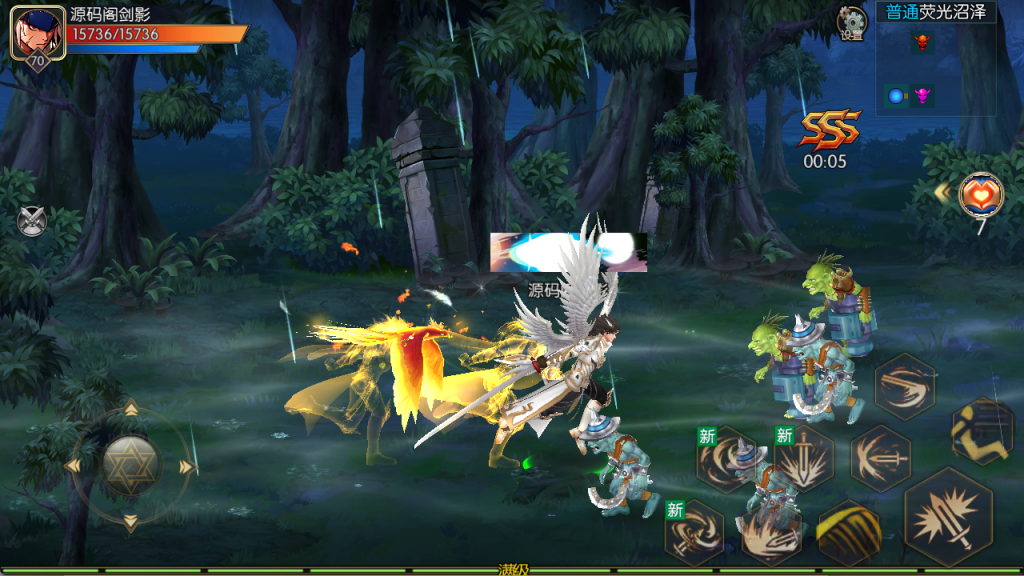Cast the sword thrust crescent skill
Screen dimensions: 1024x576
pyautogui.click(x=881, y=457)
